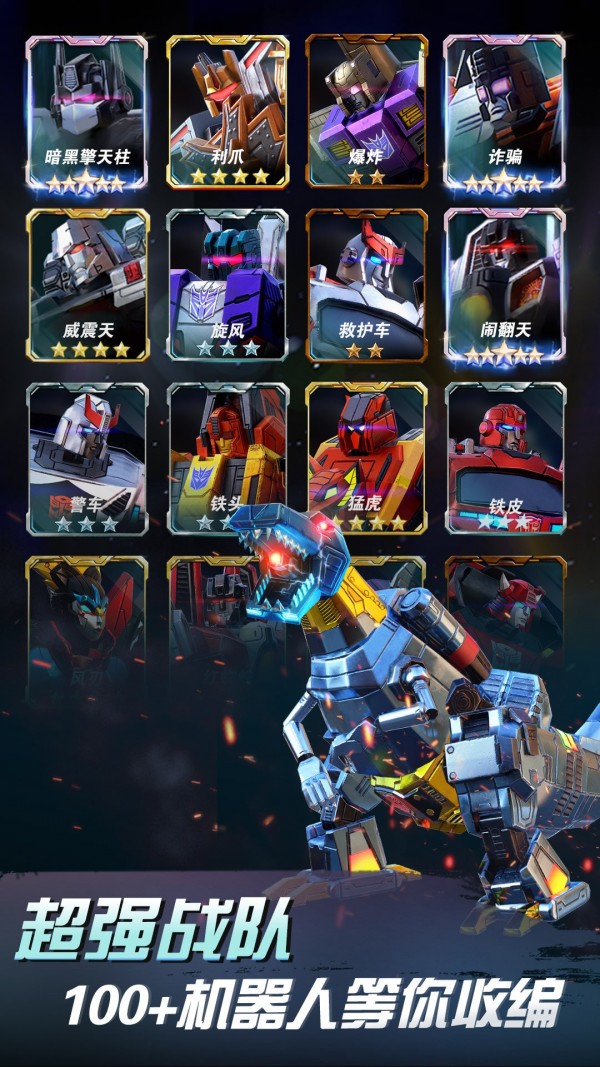This screenshot has width=600, height=1067.
Task: Select the 铁皮 robot card
Action: (x=505, y=455)
